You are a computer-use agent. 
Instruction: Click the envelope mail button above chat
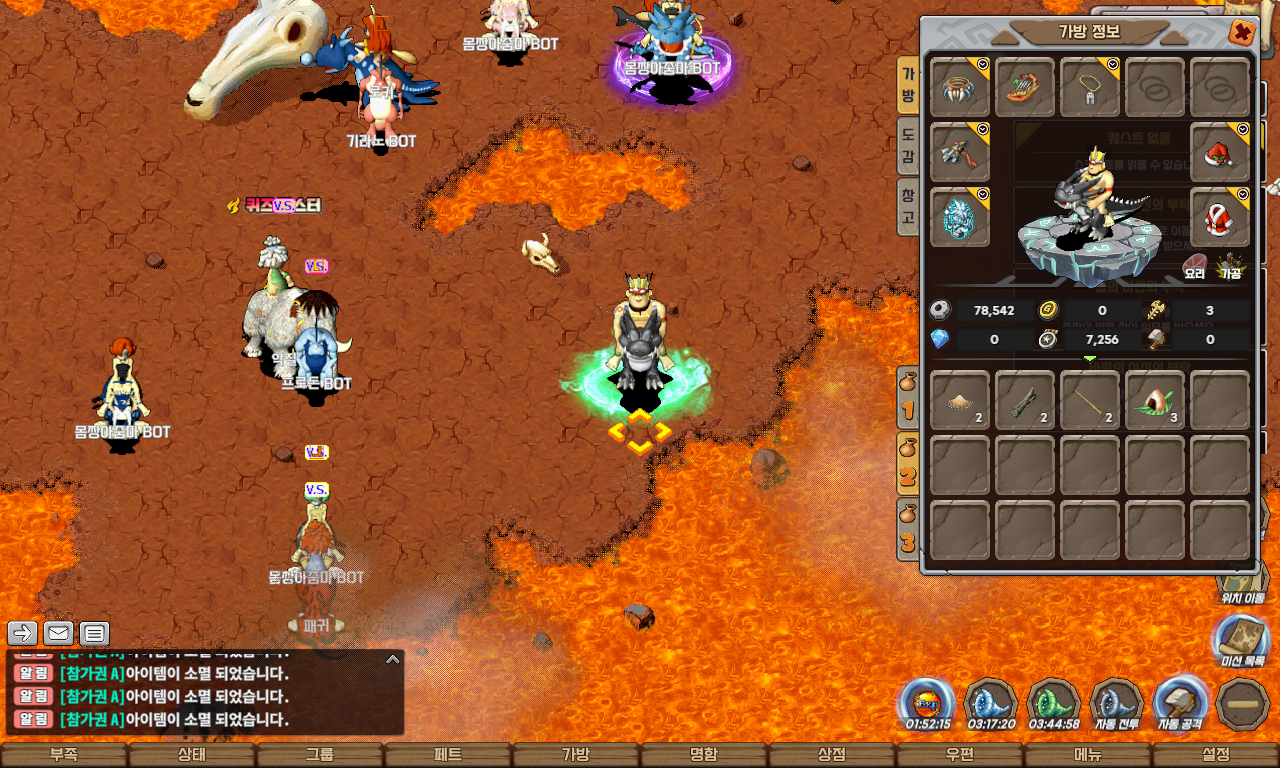point(58,633)
